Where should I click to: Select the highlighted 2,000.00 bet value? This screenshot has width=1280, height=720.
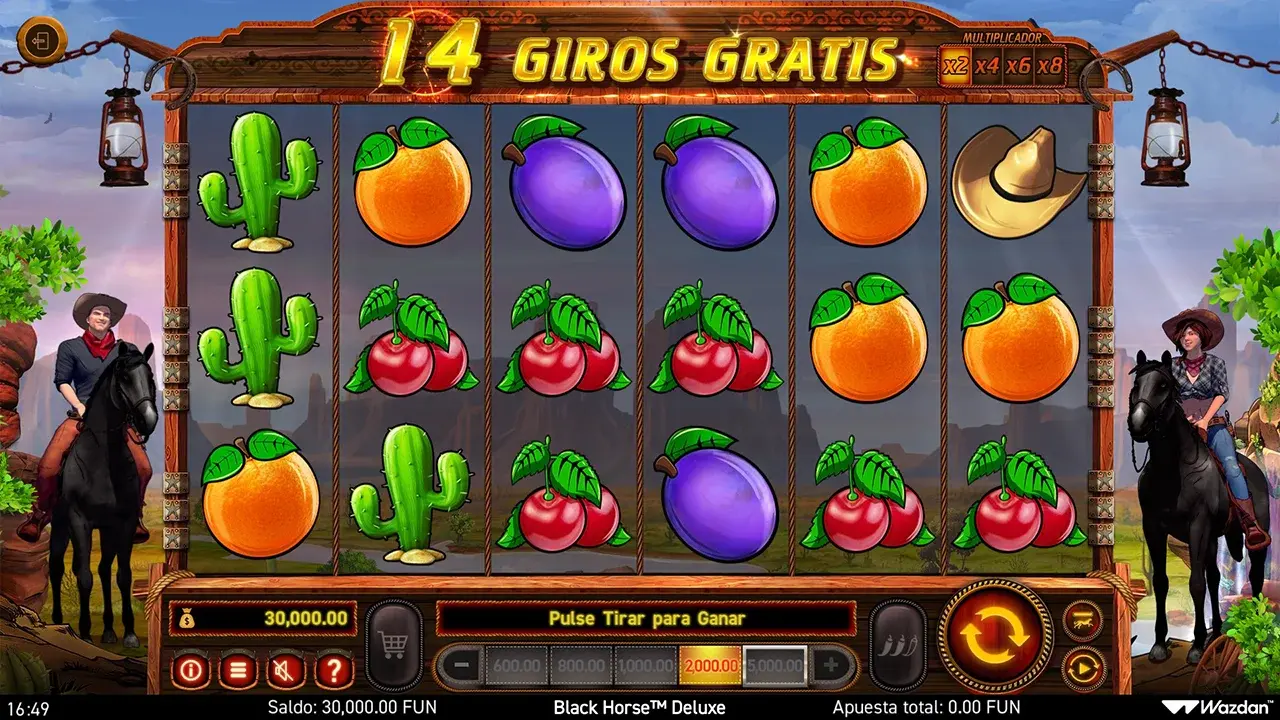point(710,665)
